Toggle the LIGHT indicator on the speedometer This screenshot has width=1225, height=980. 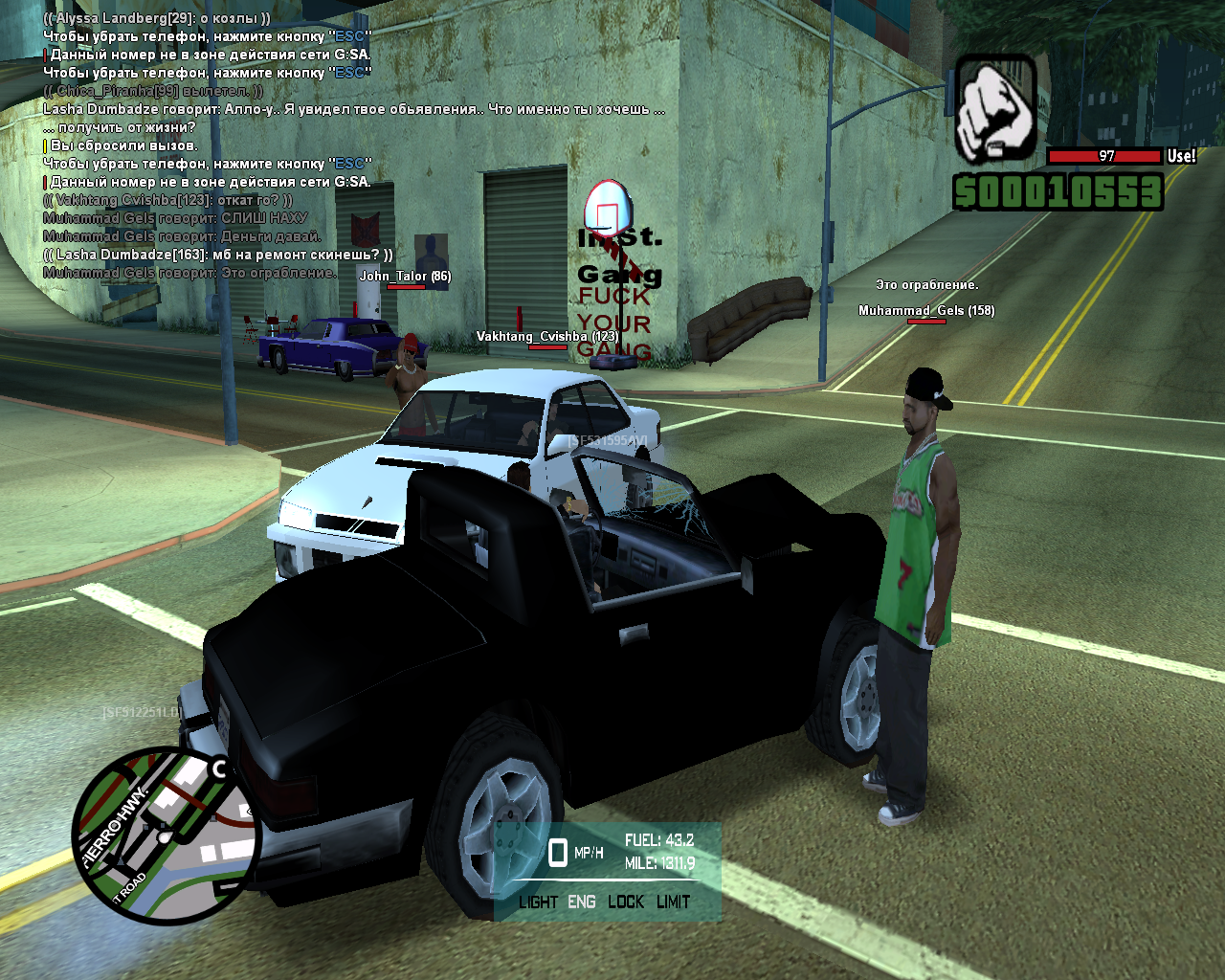(538, 902)
